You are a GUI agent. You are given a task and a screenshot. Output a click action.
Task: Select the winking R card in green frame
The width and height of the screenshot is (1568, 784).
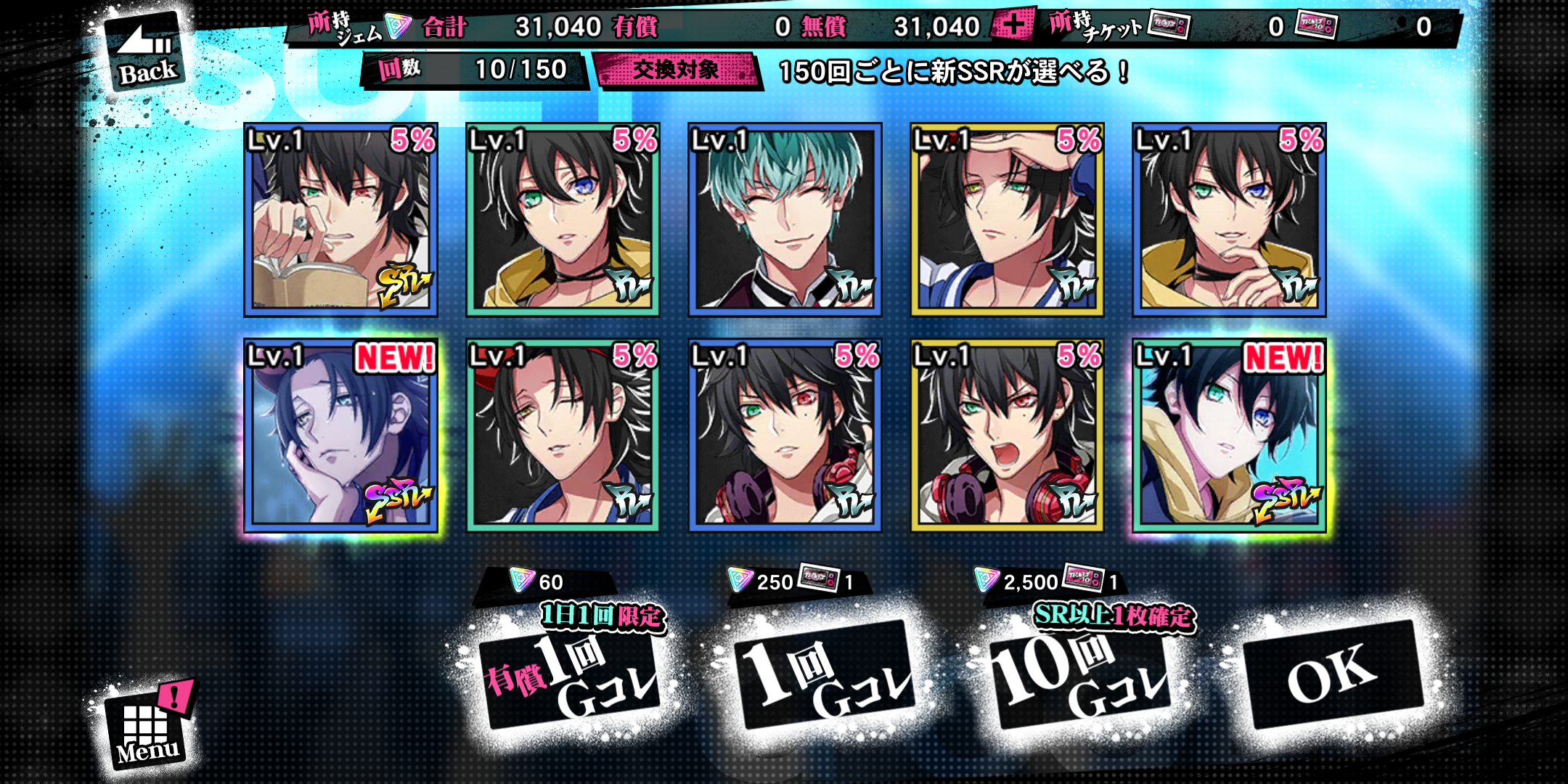pyautogui.click(x=563, y=436)
